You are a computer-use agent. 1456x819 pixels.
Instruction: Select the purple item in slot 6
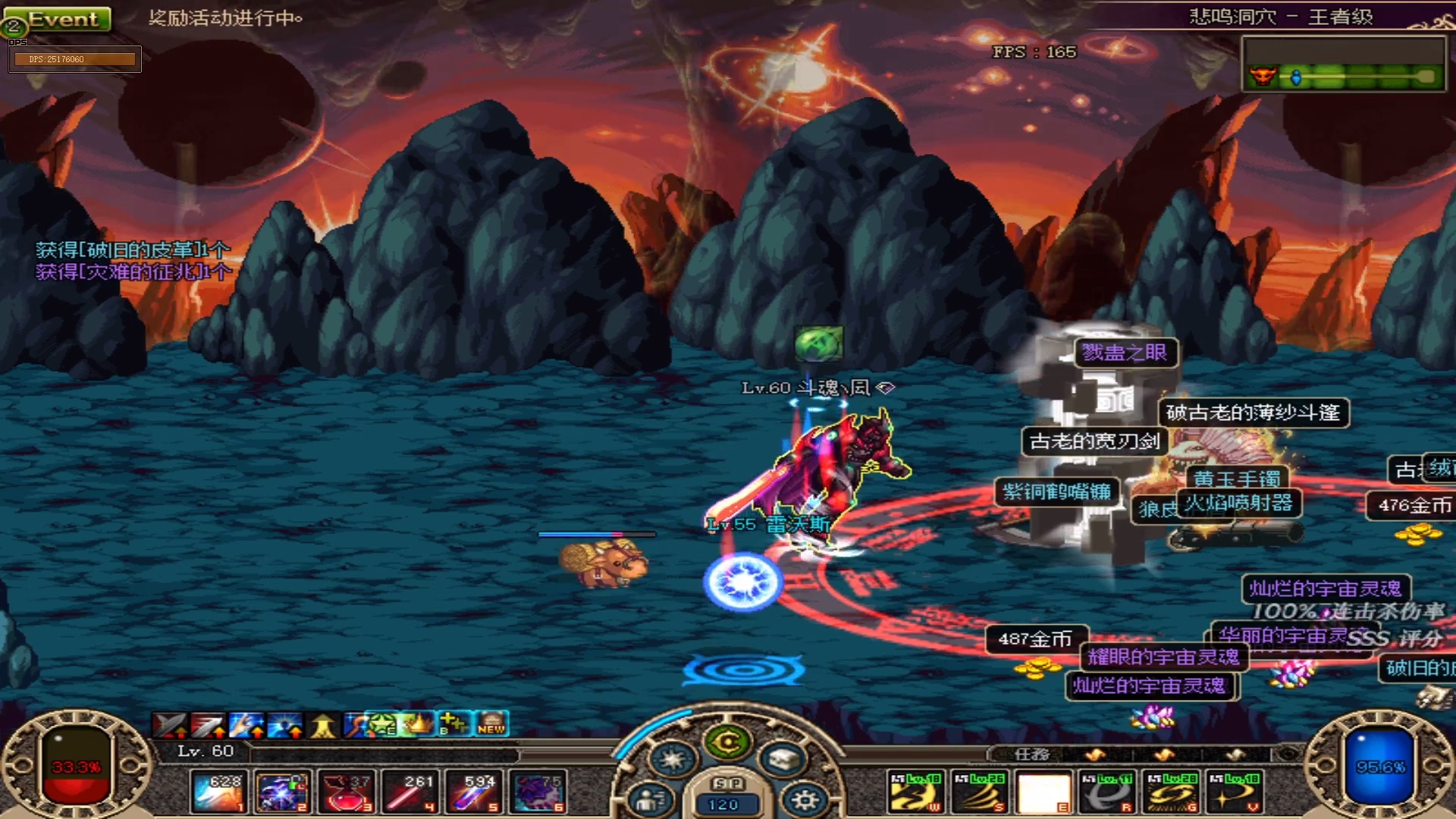(538, 792)
